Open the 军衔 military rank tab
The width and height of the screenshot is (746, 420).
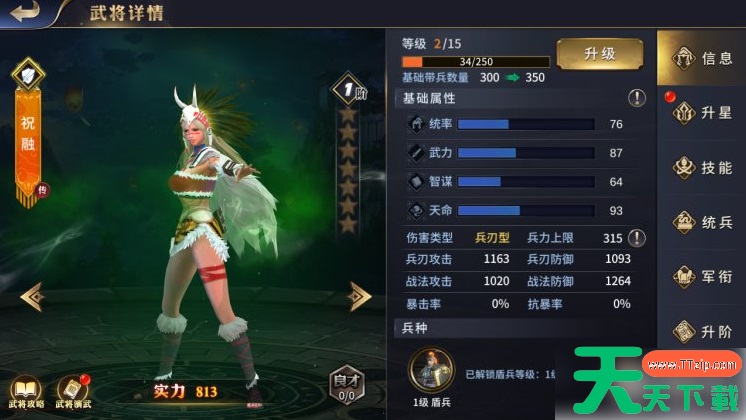[702, 276]
